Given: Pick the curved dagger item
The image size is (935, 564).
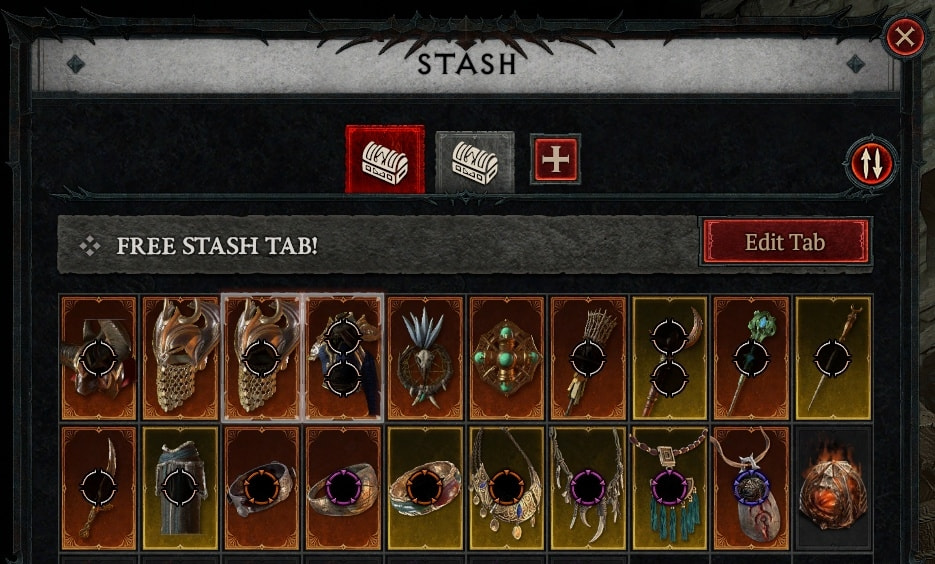Looking at the screenshot, I should pos(98,487).
